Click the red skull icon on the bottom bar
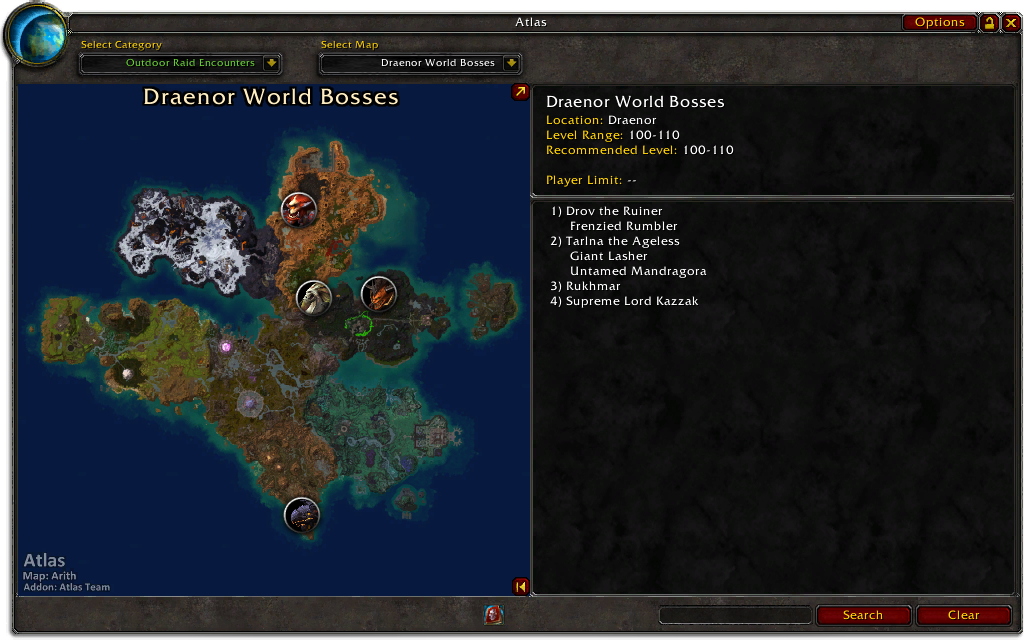The height and width of the screenshot is (640, 1024). [x=493, y=615]
